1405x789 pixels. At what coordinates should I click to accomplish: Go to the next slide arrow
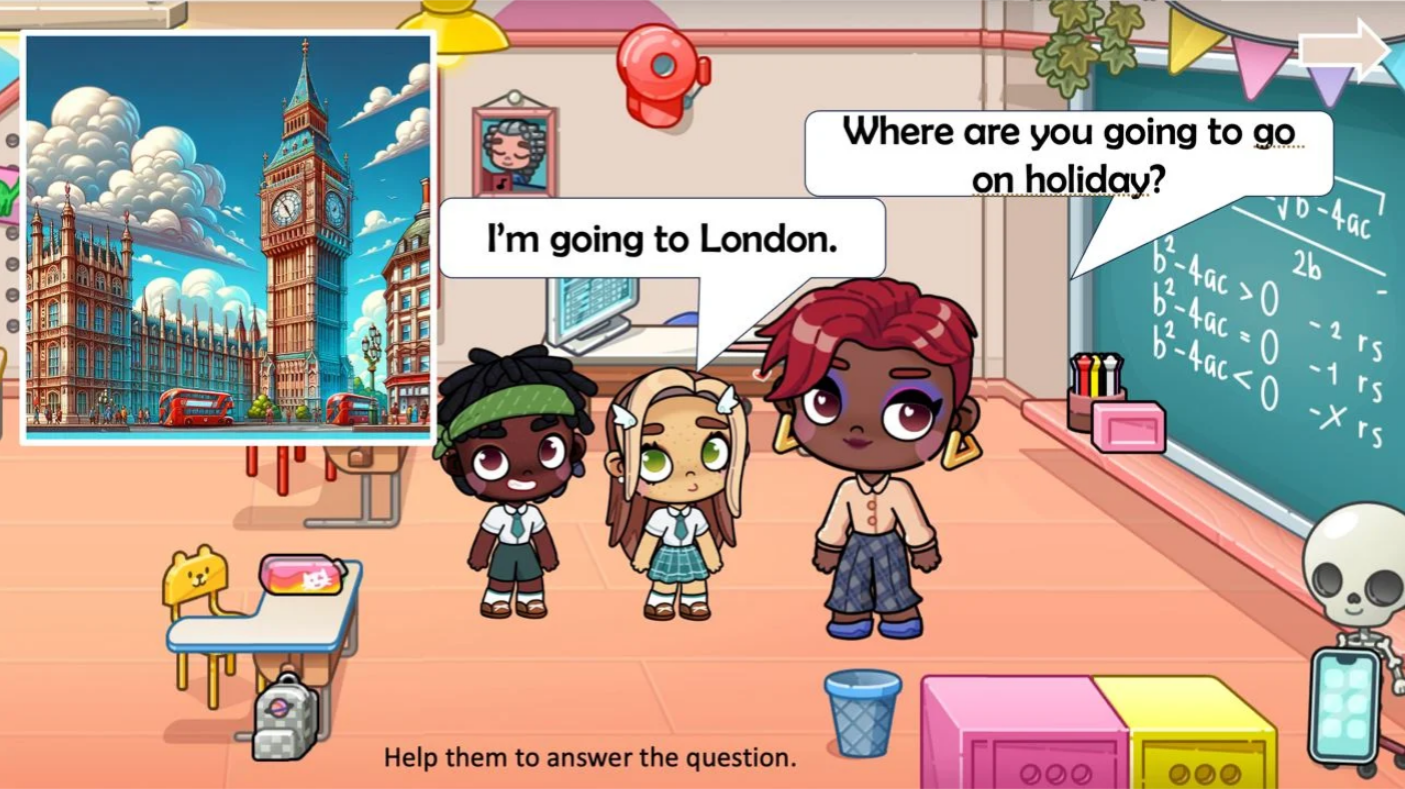1344,48
